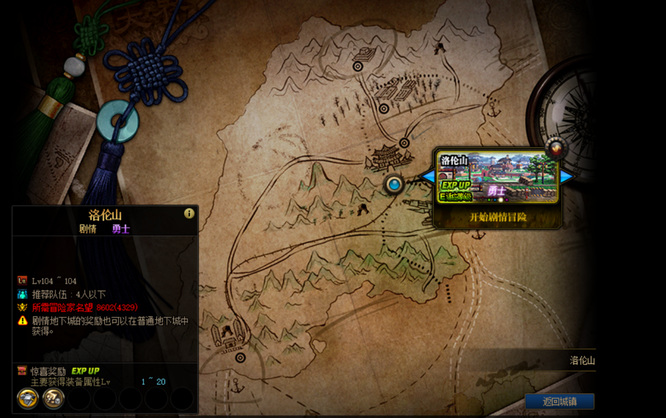
Task: Open the info icon on the 洛伦山 panel
Action: pos(188,213)
